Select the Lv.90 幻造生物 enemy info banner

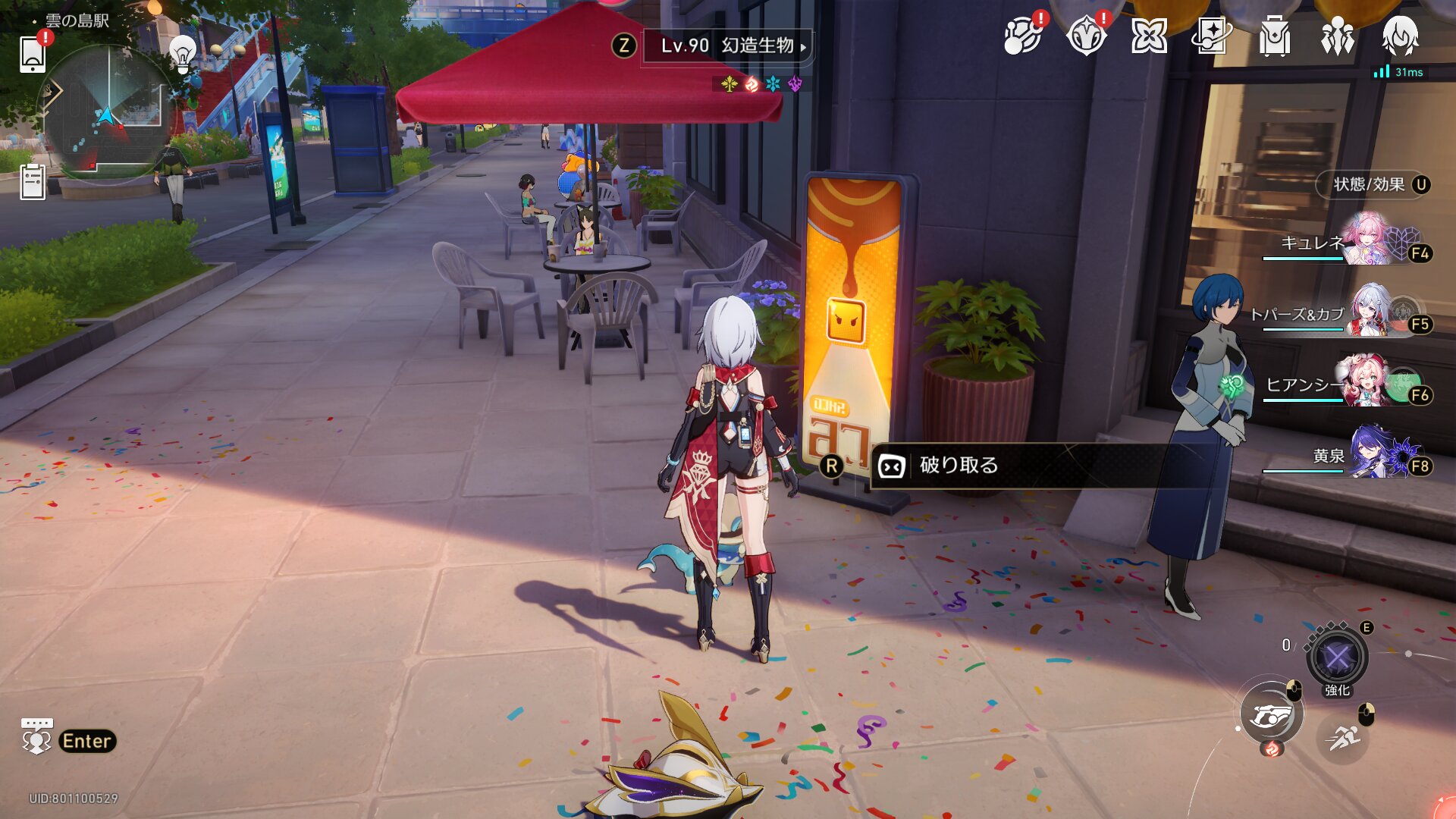(x=726, y=46)
